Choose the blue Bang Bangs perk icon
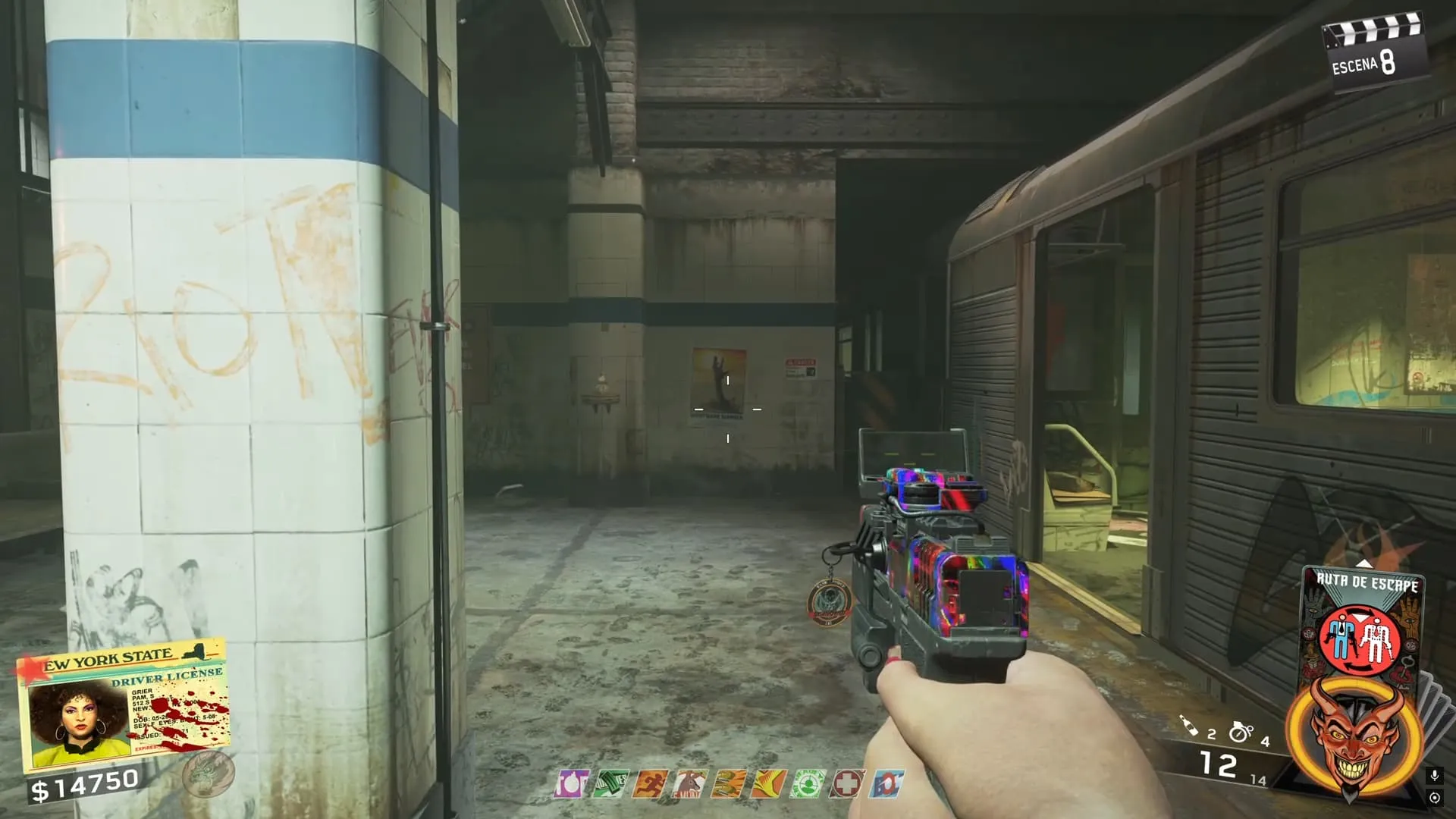 coord(886,783)
